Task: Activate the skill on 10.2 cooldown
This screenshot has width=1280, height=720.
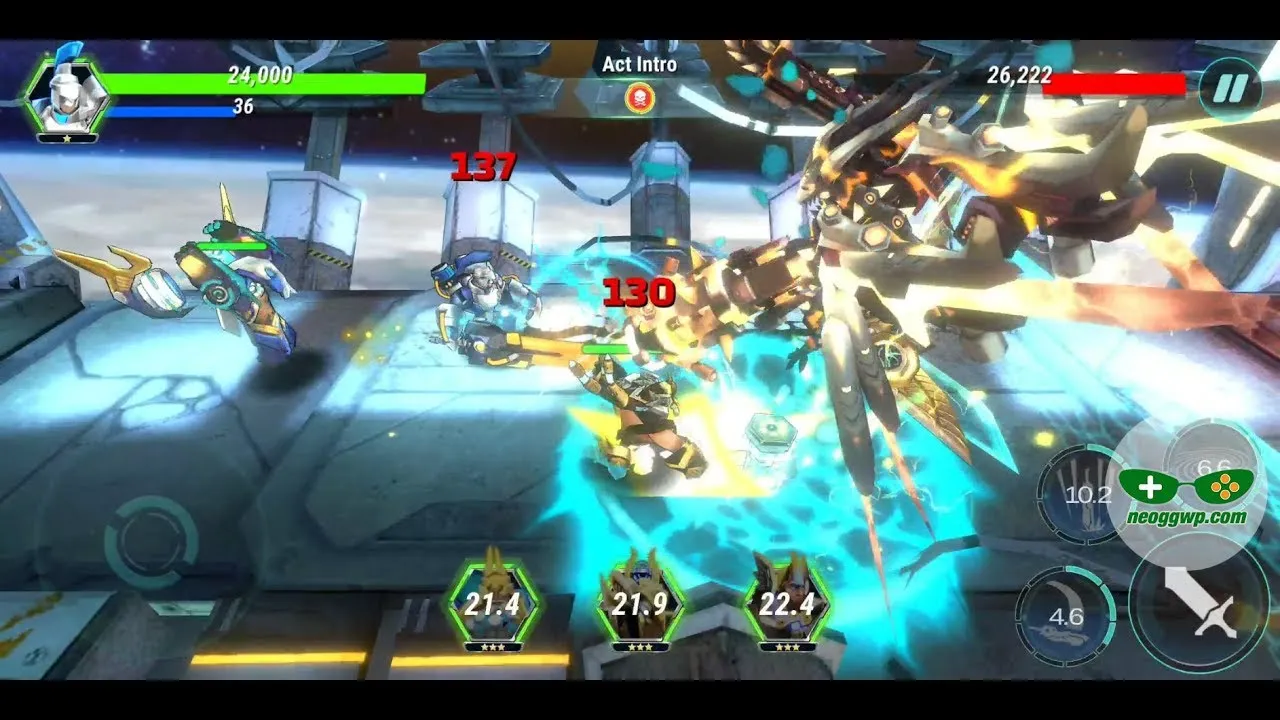Action: tap(1082, 495)
